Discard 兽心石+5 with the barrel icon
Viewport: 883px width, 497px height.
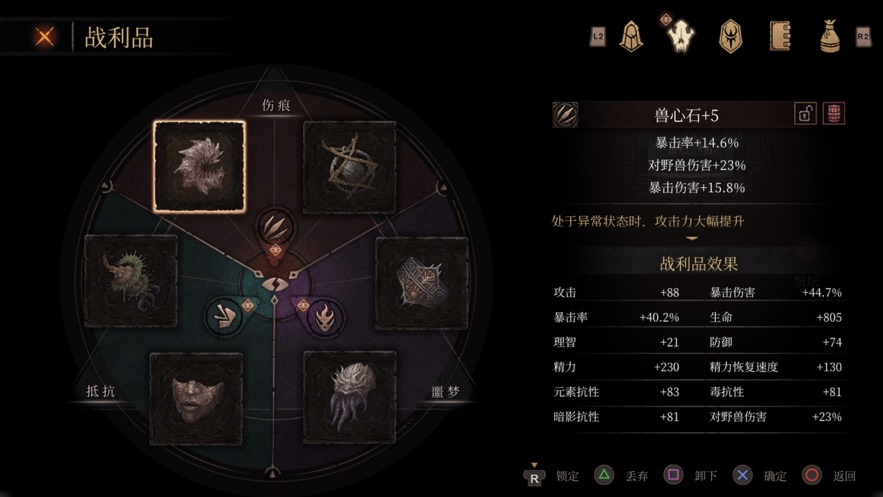pyautogui.click(x=833, y=114)
